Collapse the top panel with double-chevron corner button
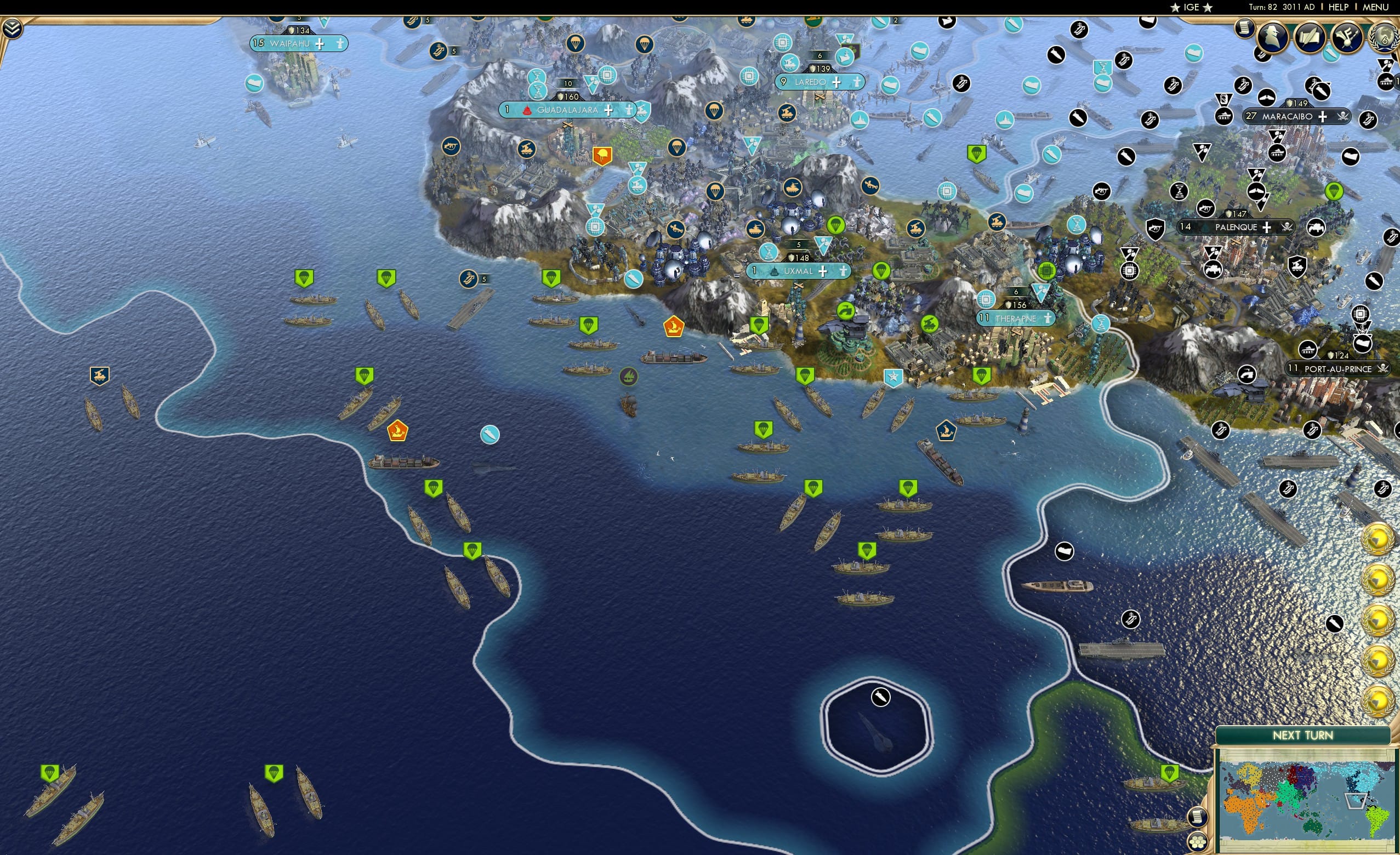1400x855 pixels. [x=13, y=29]
